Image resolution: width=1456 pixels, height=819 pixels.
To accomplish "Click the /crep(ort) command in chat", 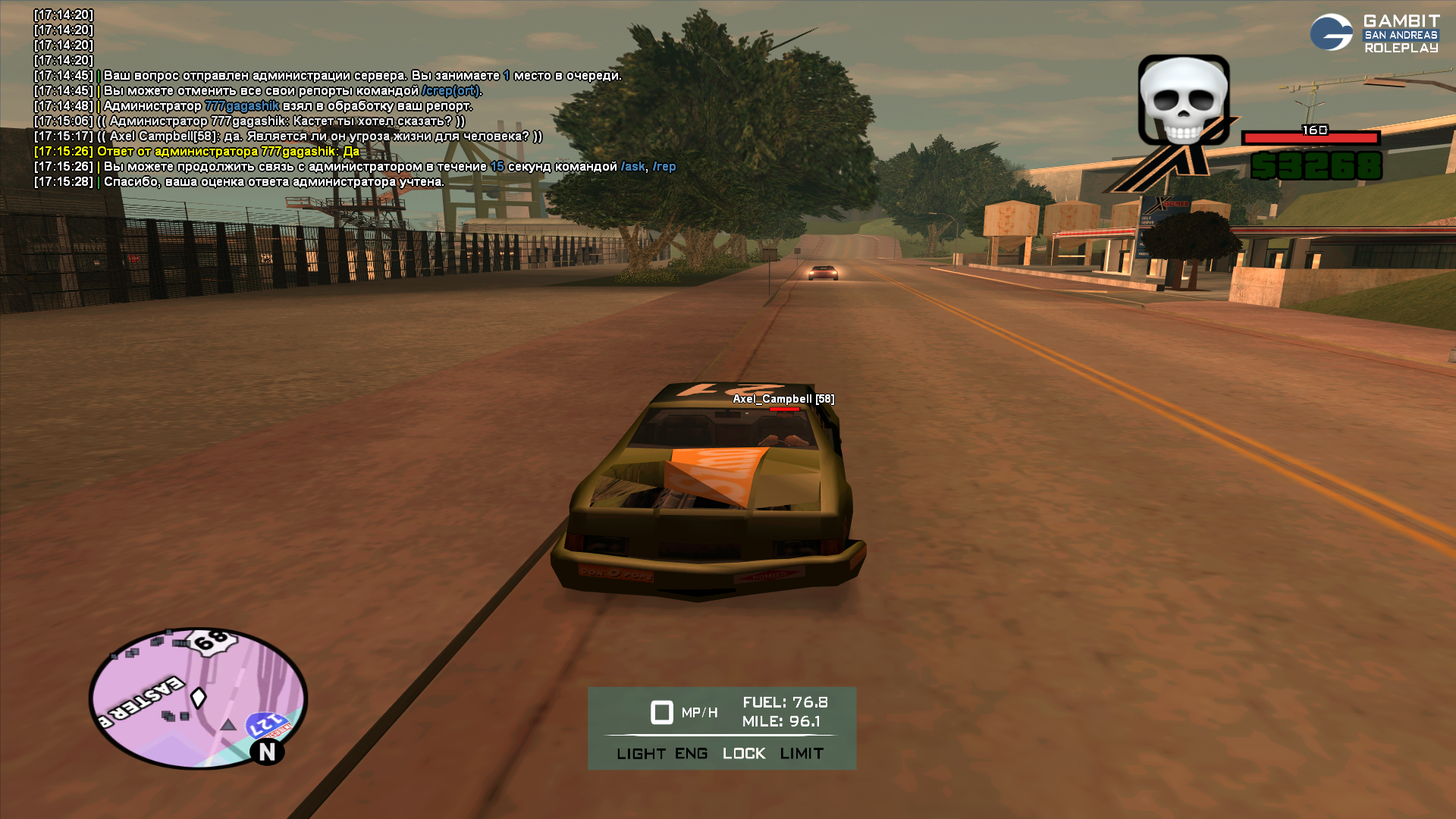I will pos(450,91).
